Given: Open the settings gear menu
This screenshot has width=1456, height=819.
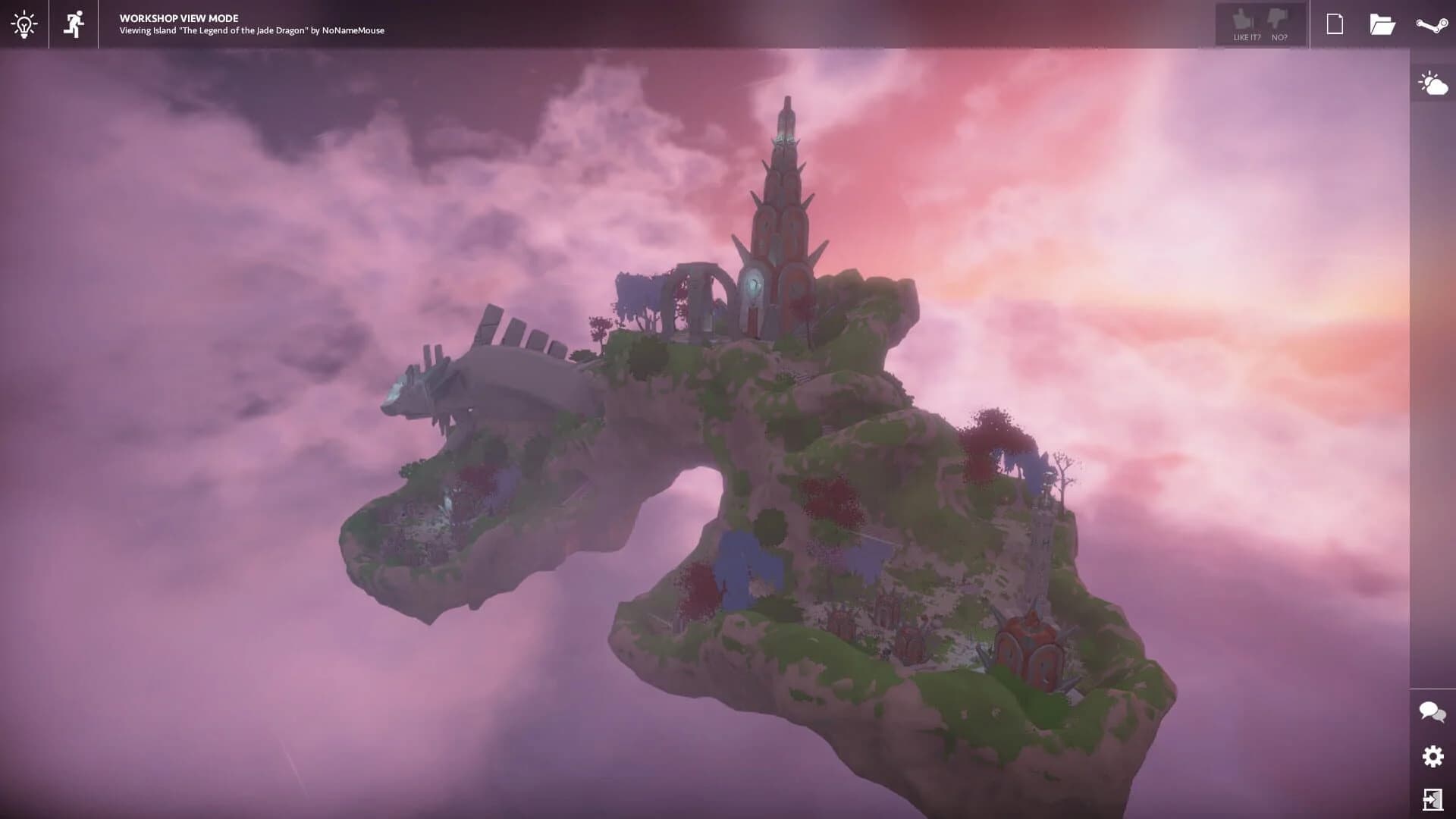Looking at the screenshot, I should 1431,756.
